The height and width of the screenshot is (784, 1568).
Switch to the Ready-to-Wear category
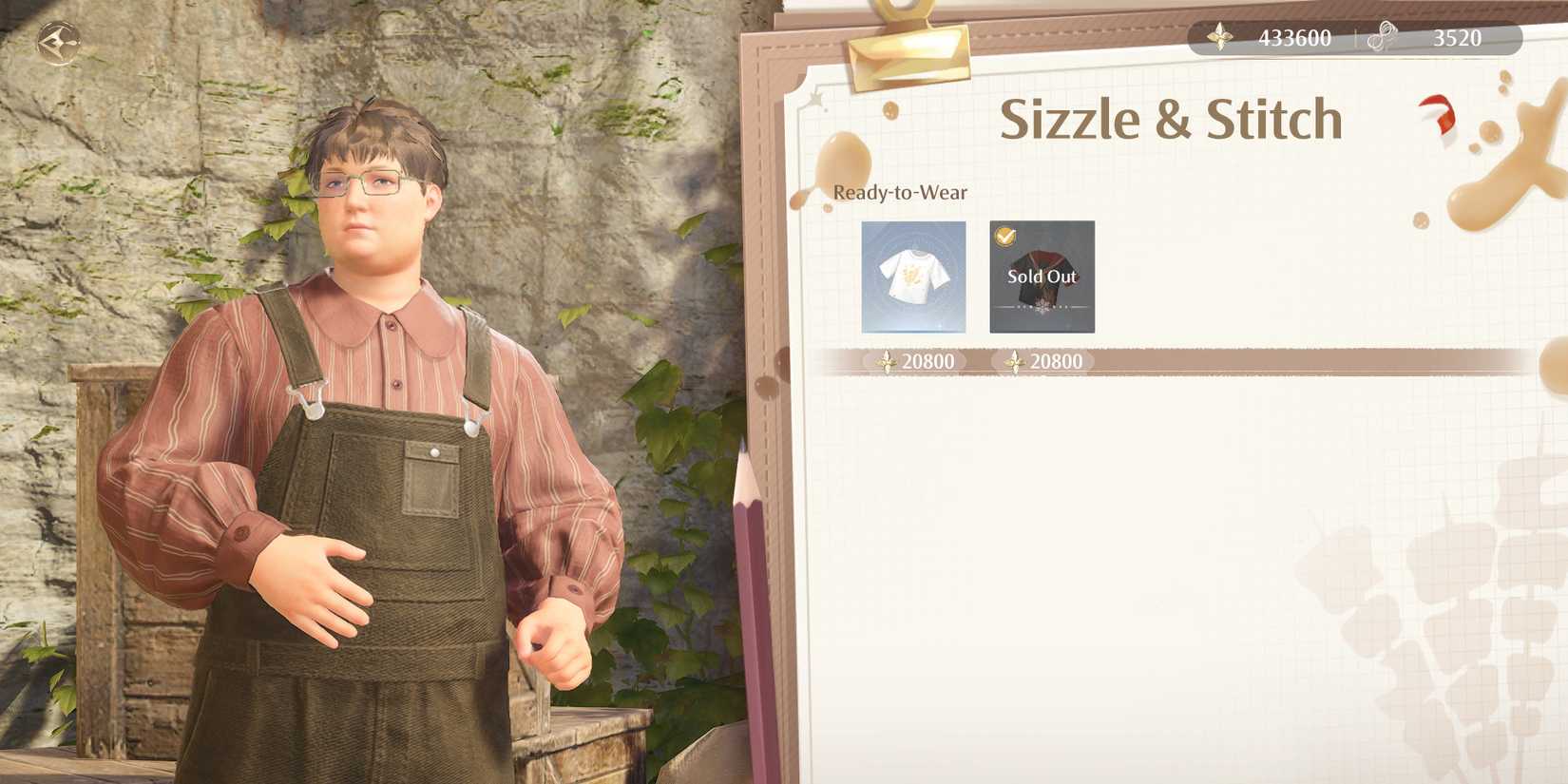pyautogui.click(x=899, y=192)
